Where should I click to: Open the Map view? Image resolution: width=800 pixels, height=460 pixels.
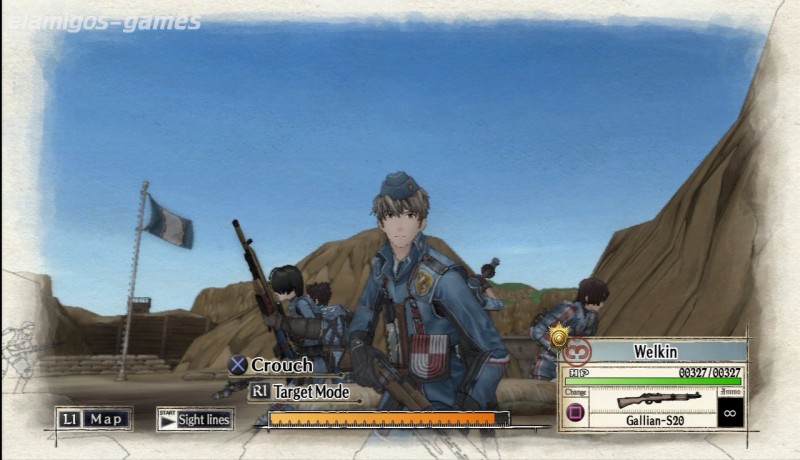coord(94,419)
